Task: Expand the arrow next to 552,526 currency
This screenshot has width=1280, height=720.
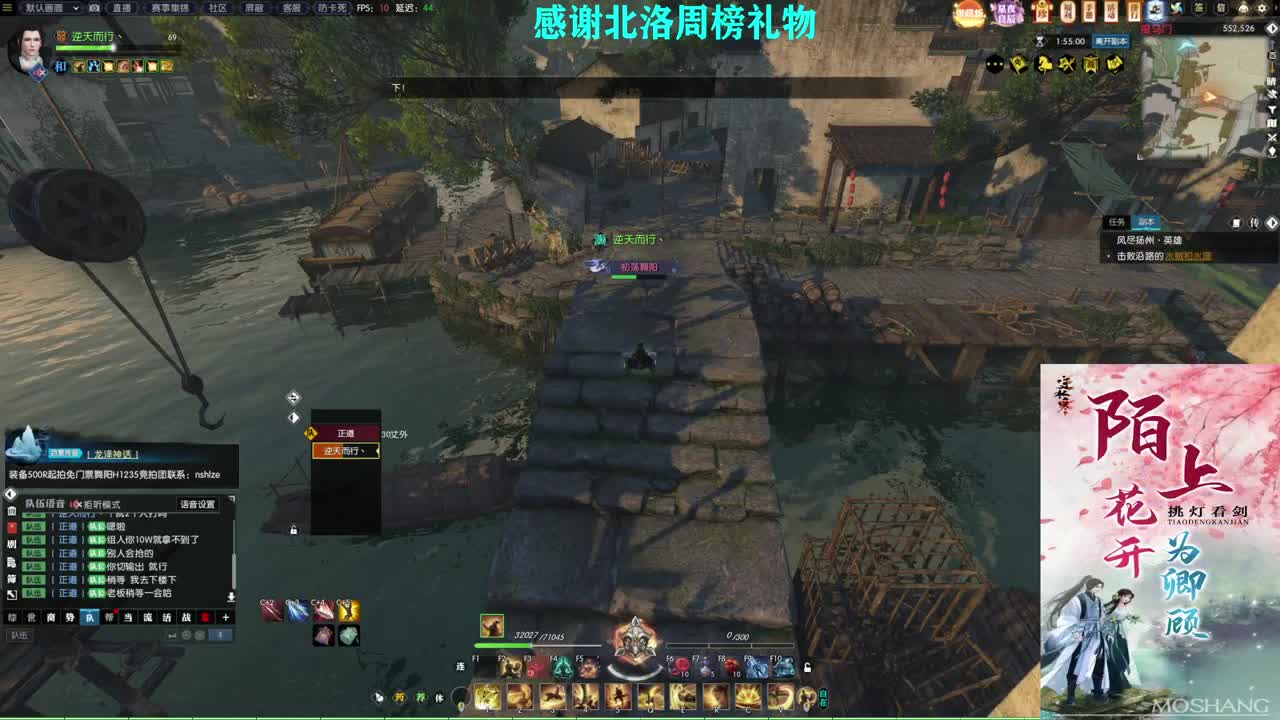Action: (1272, 28)
